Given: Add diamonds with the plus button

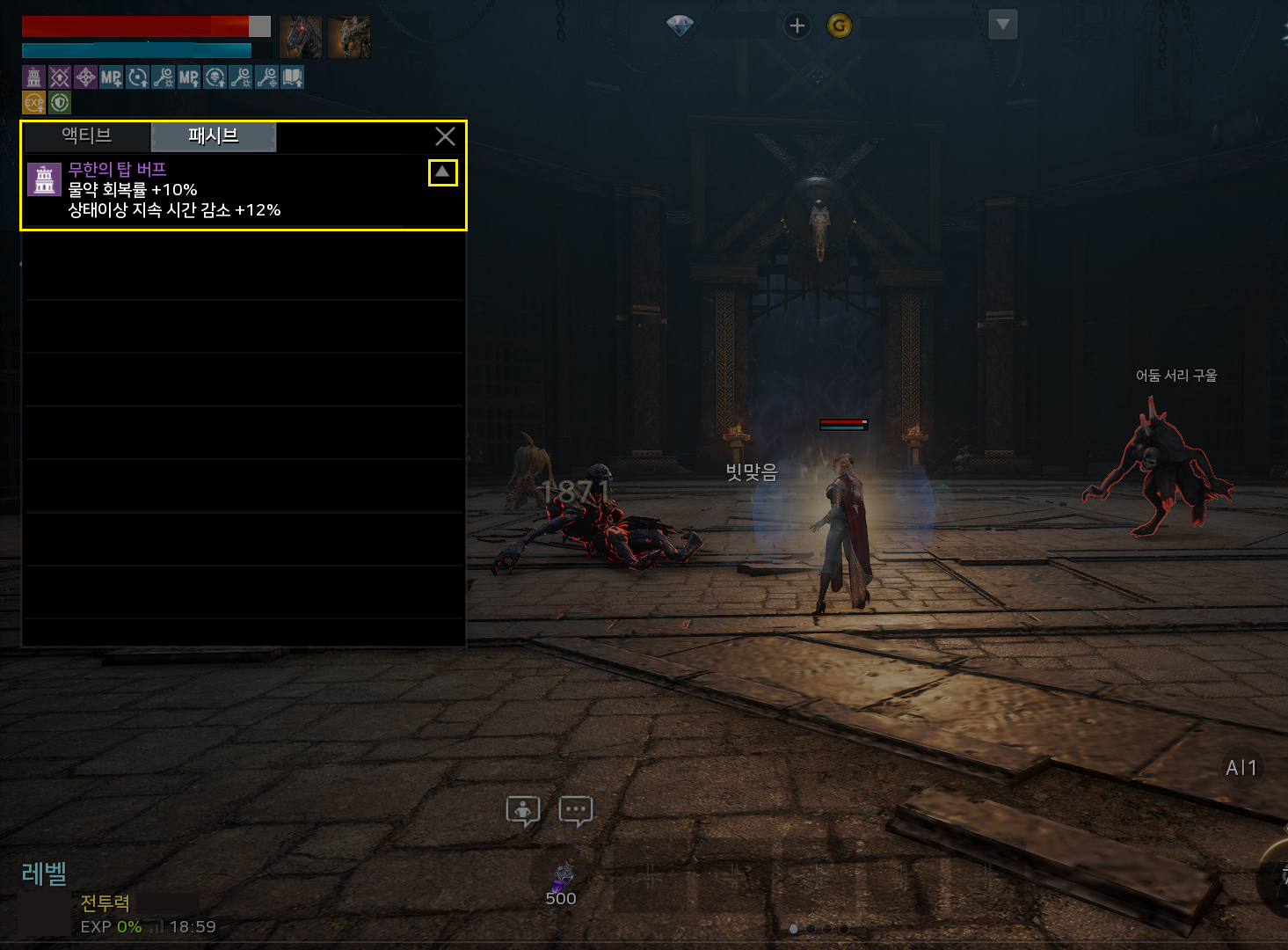Looking at the screenshot, I should pyautogui.click(x=797, y=26).
